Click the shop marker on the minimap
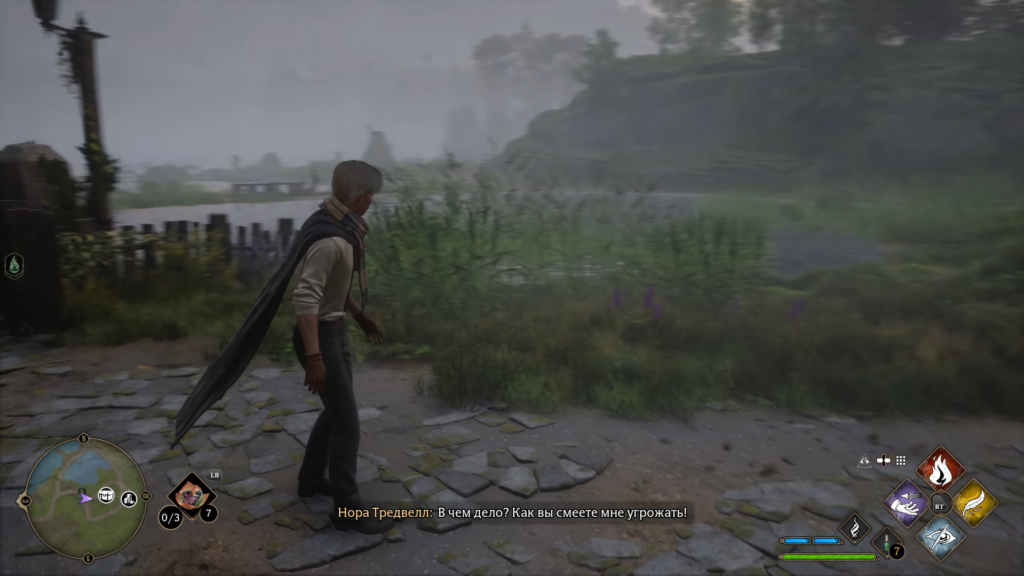The width and height of the screenshot is (1024, 576). coord(129,498)
